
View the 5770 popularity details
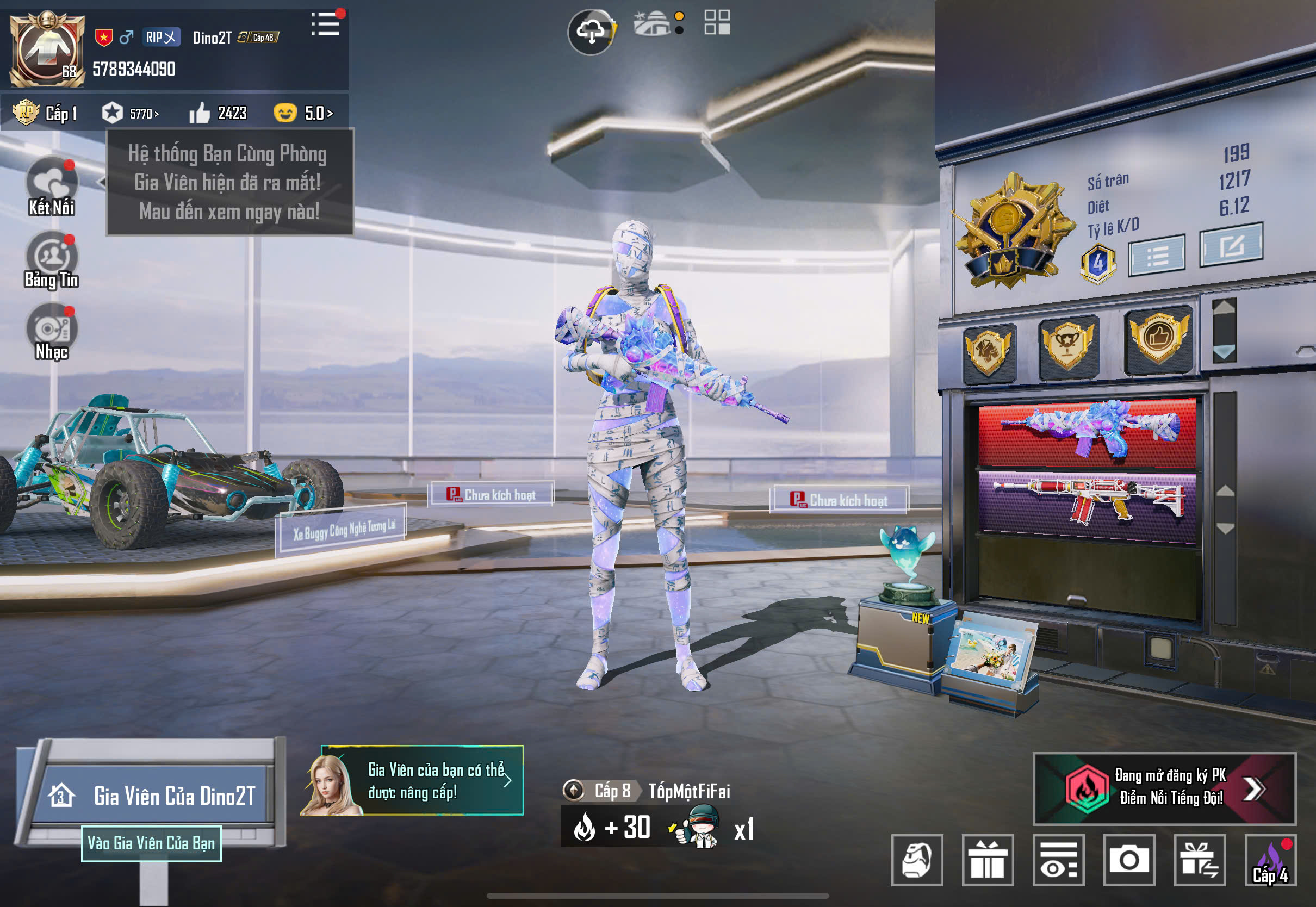131,113
